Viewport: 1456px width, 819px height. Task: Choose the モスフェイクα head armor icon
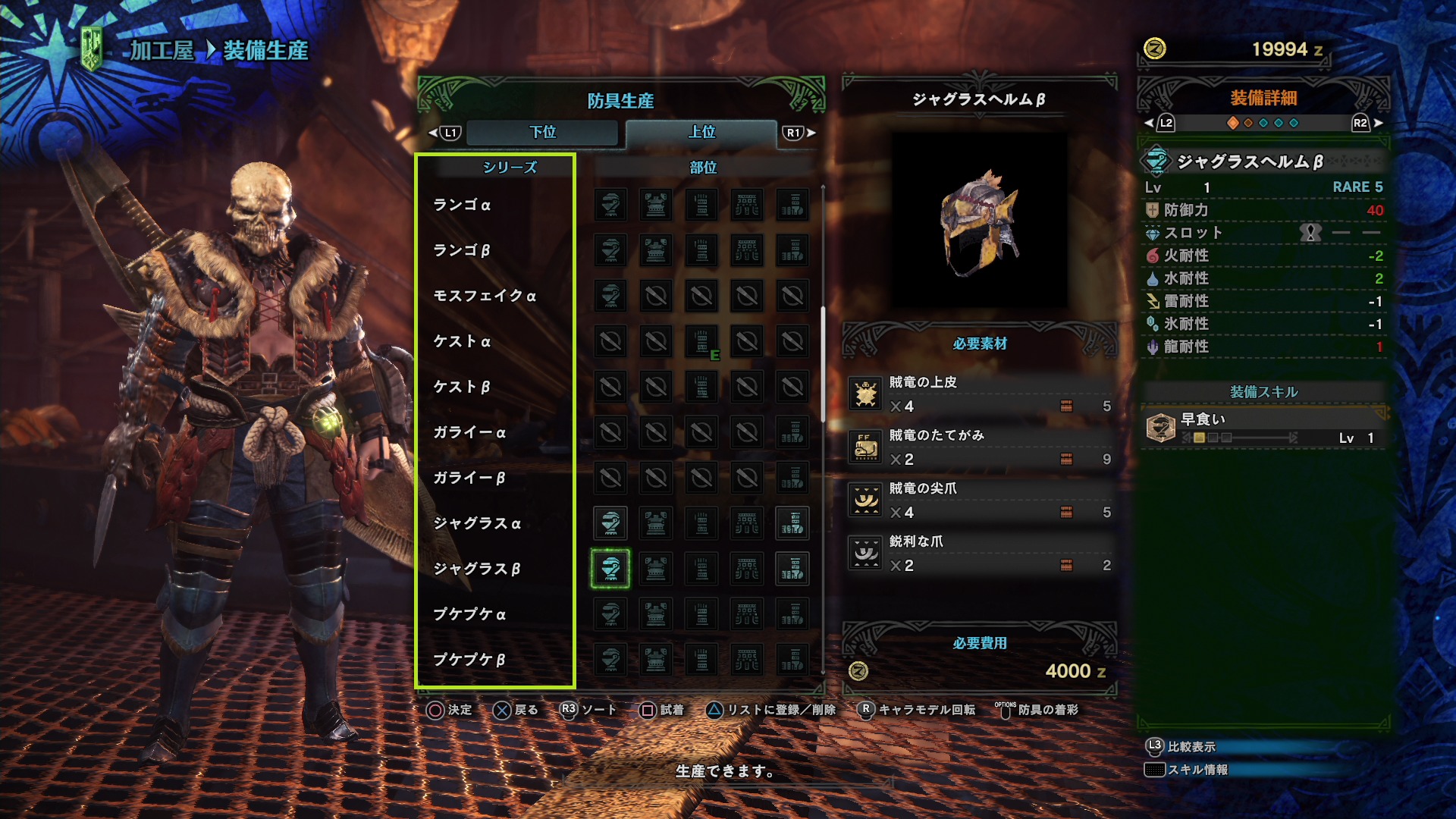point(610,296)
